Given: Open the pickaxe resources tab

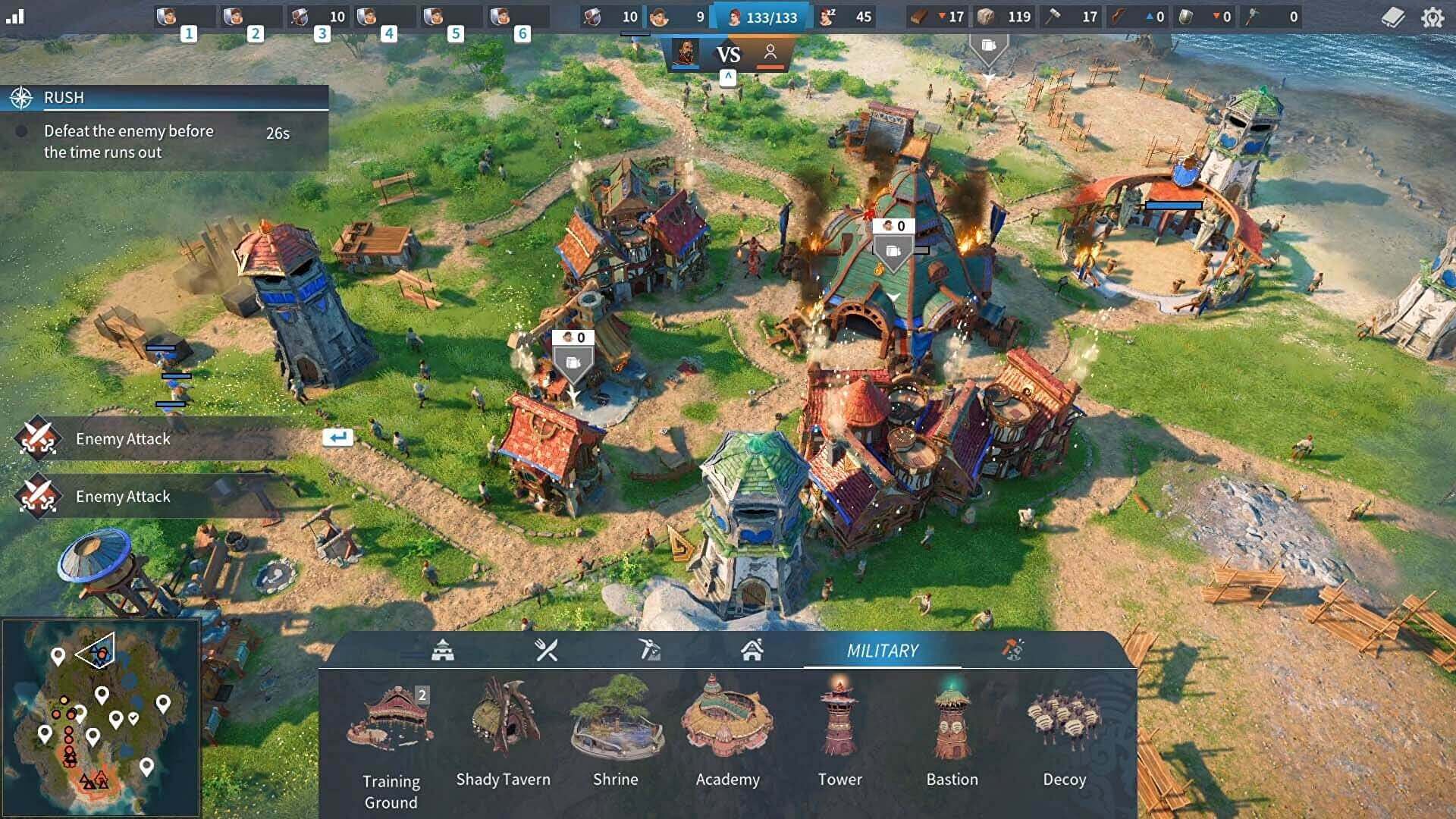Looking at the screenshot, I should pyautogui.click(x=649, y=650).
